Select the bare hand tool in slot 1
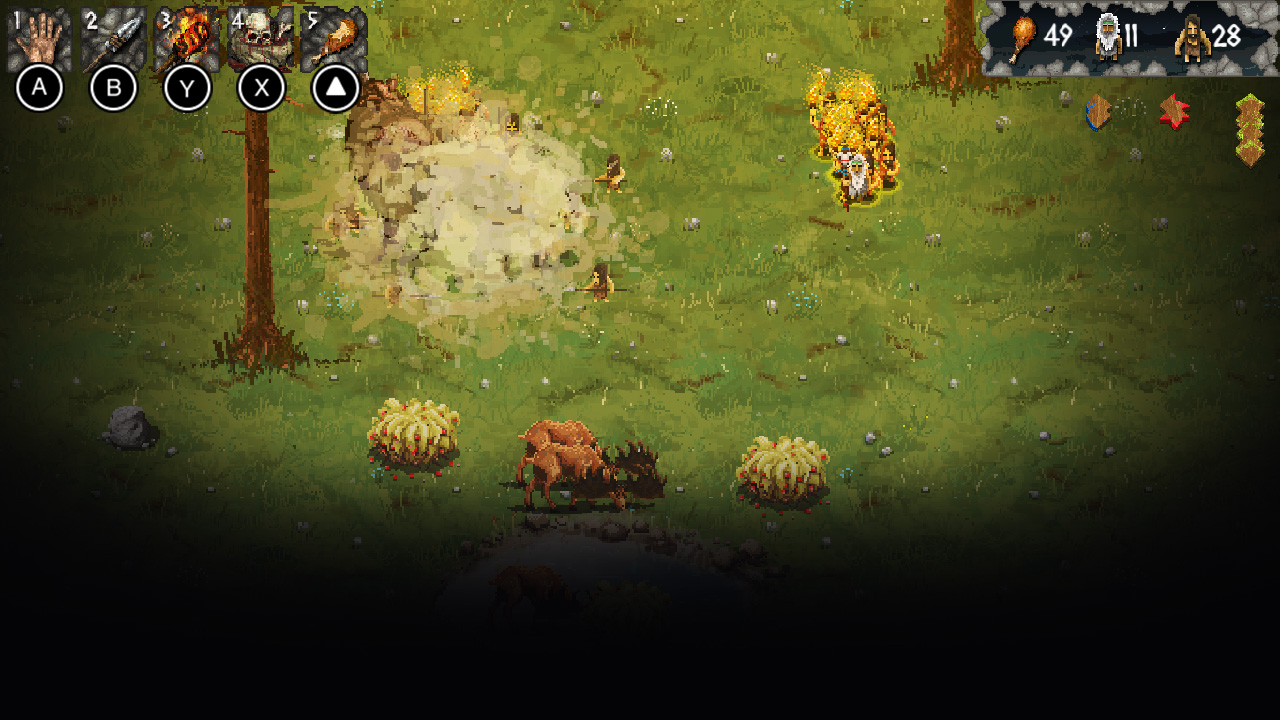Viewport: 1280px width, 720px height. (x=39, y=36)
